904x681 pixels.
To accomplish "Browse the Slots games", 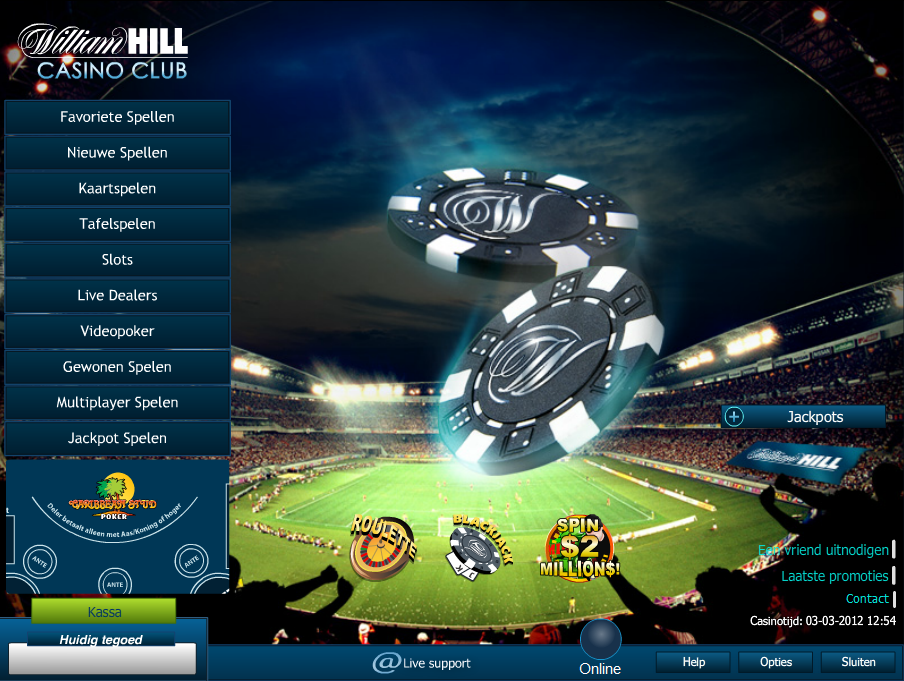I will 117,260.
